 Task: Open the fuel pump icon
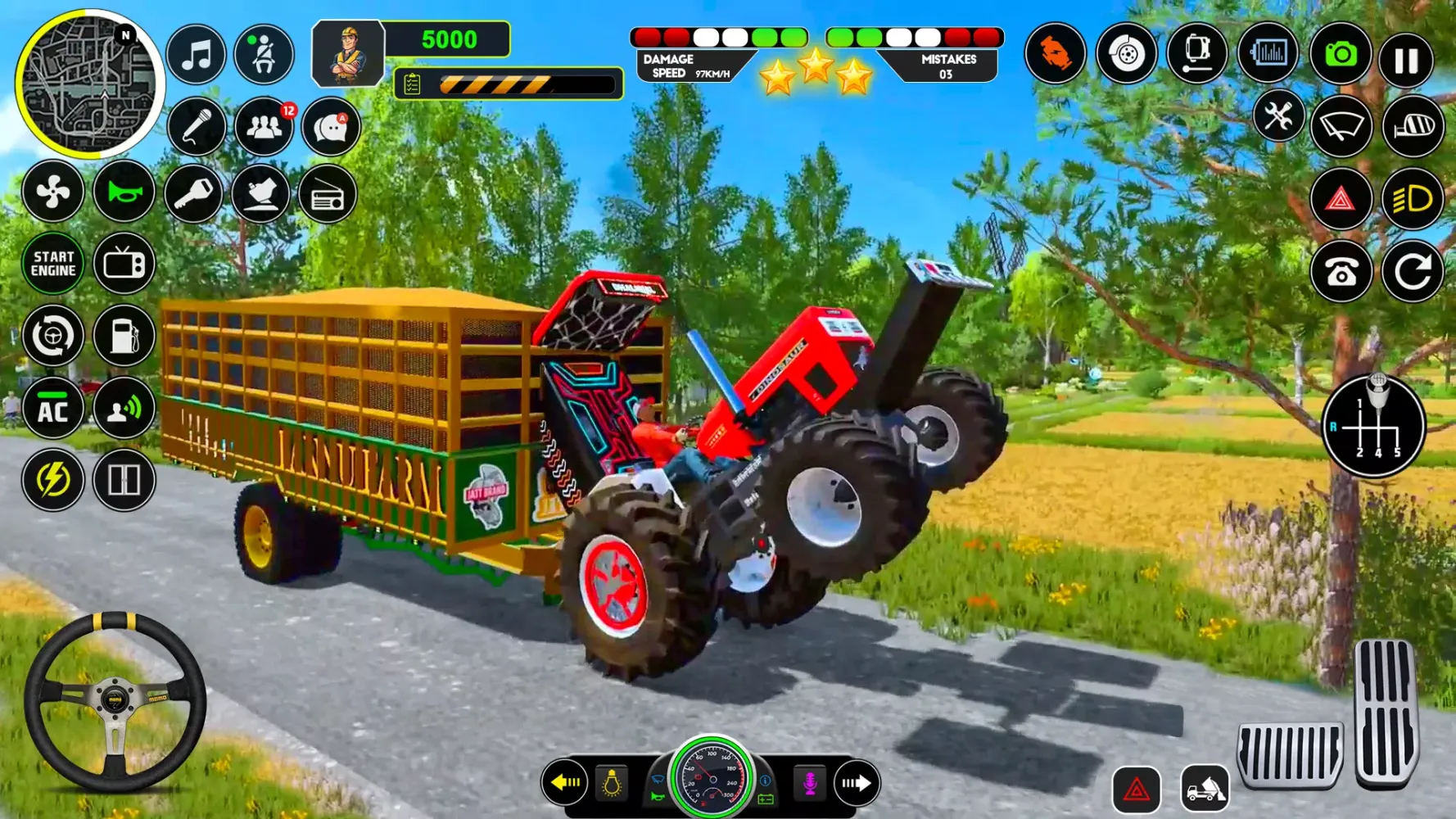tap(124, 336)
